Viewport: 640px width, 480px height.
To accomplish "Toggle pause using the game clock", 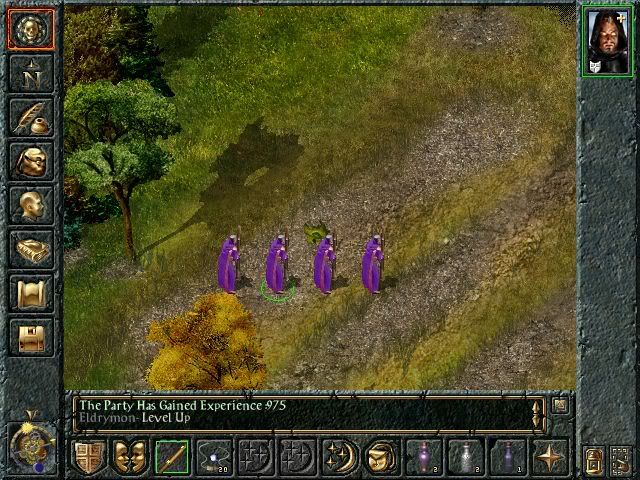I will pos(30,442).
